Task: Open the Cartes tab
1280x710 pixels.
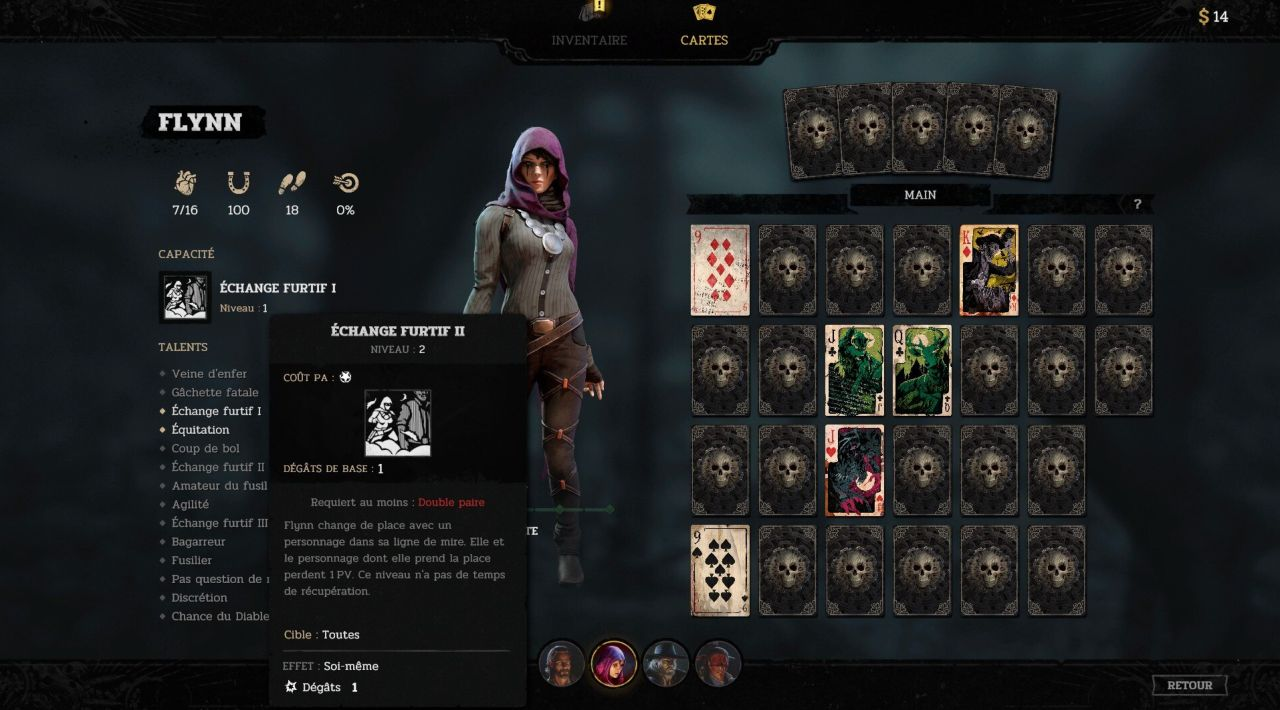Action: [x=704, y=40]
